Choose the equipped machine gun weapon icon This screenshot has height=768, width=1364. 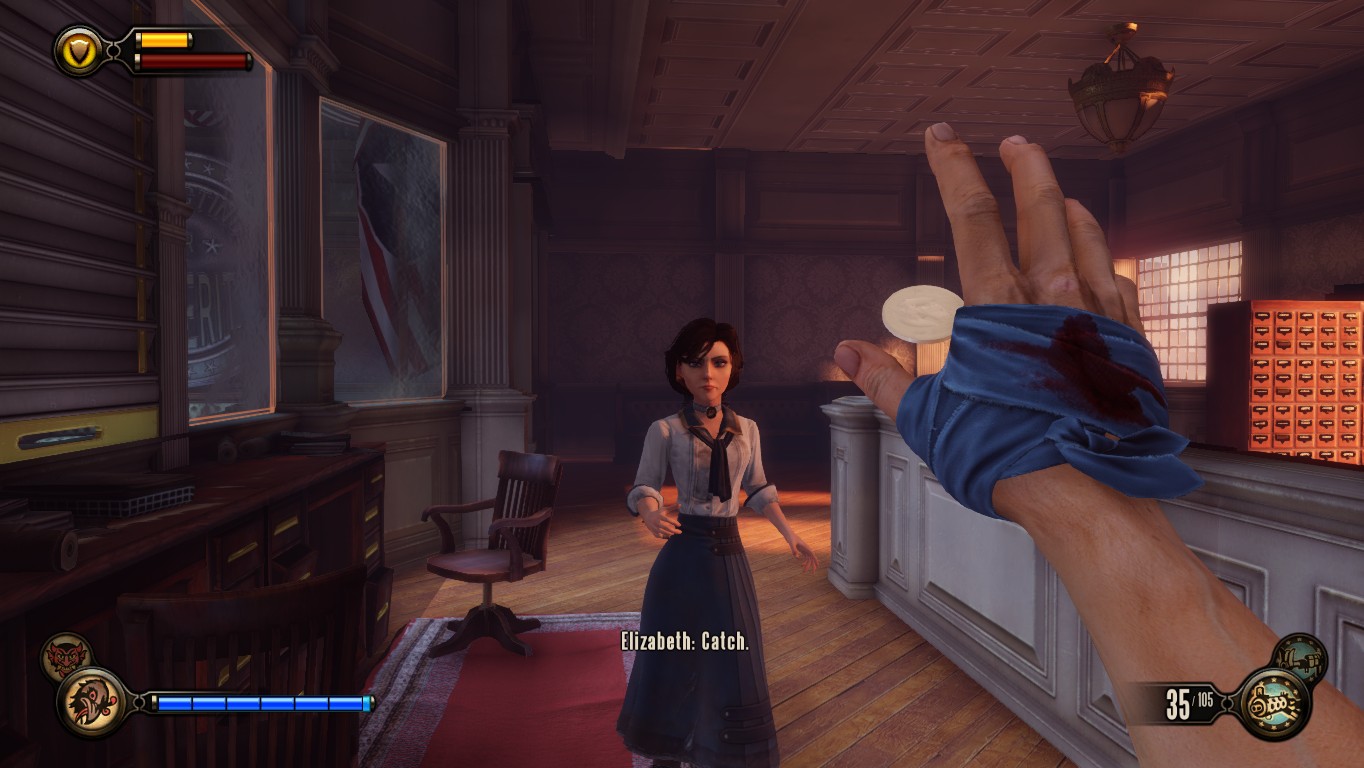[1273, 704]
